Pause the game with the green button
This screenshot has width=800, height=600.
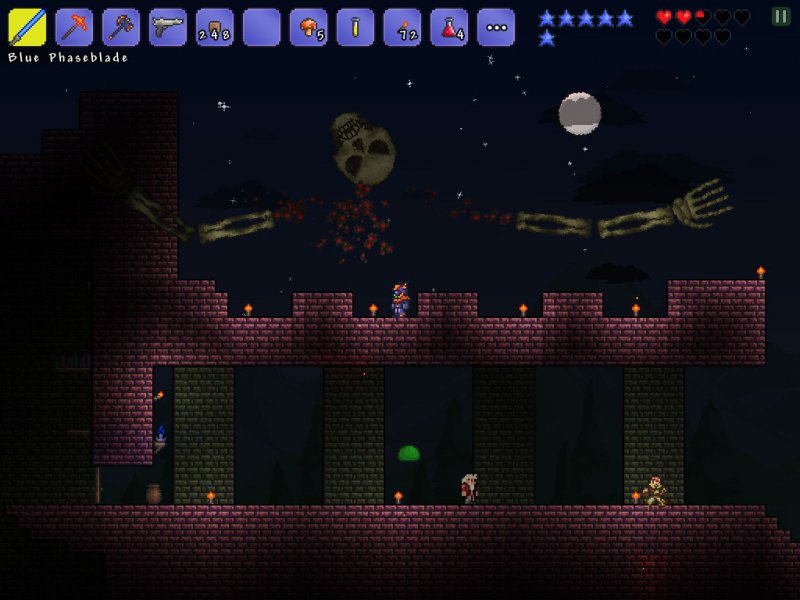pos(780,16)
